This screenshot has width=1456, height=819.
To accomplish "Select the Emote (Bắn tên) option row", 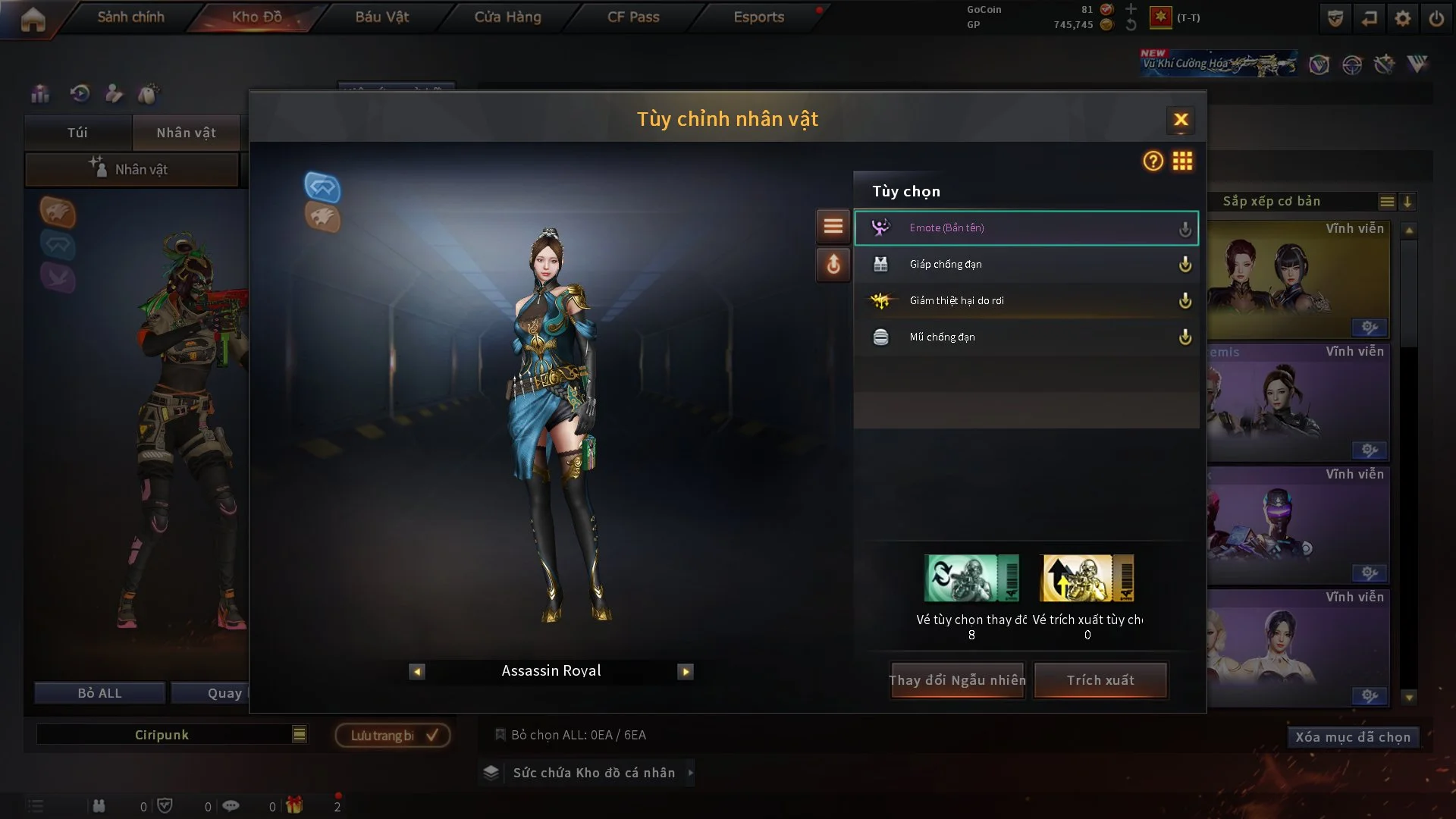I will (1025, 228).
